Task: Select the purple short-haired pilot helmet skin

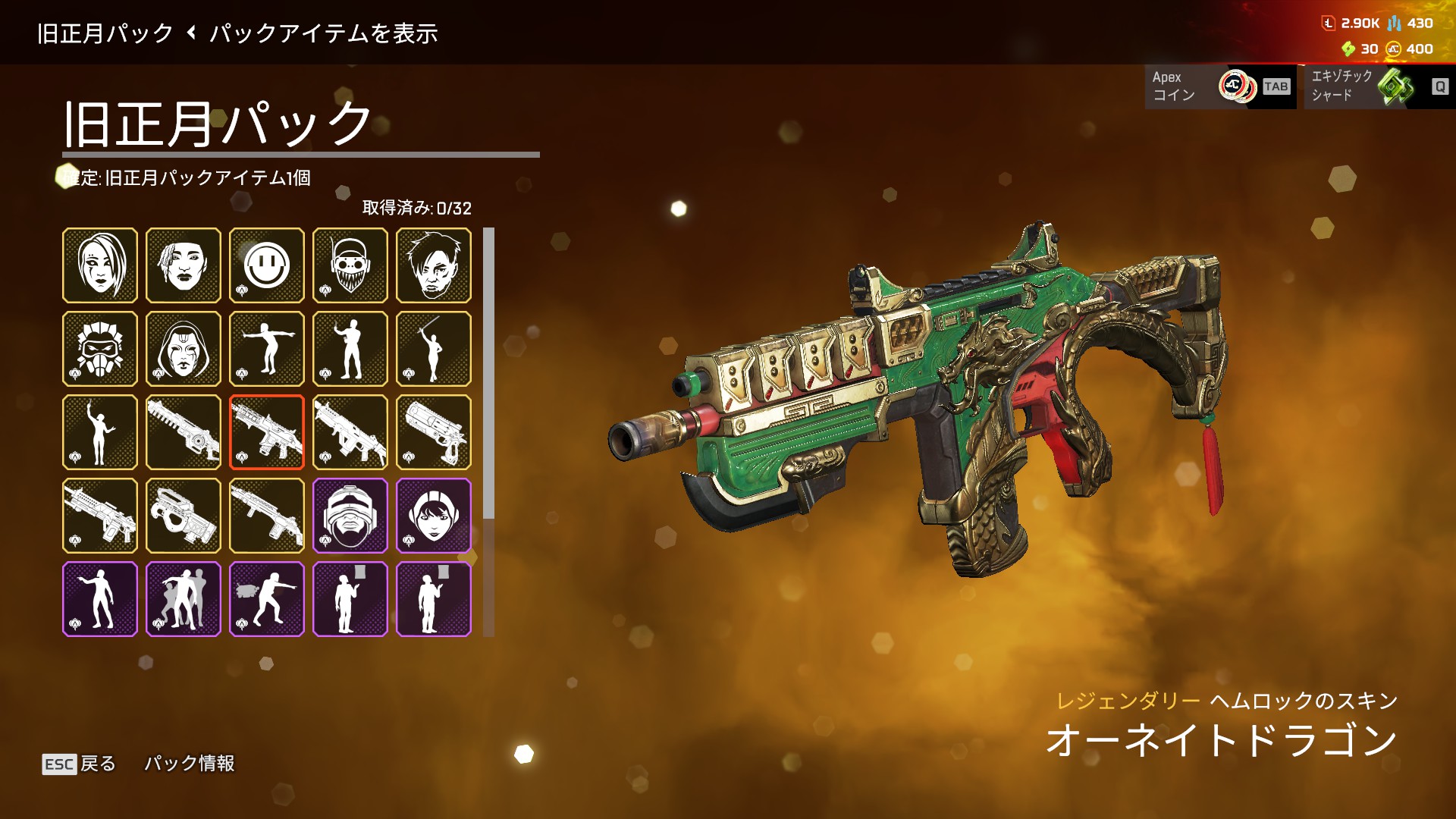Action: pos(434,516)
